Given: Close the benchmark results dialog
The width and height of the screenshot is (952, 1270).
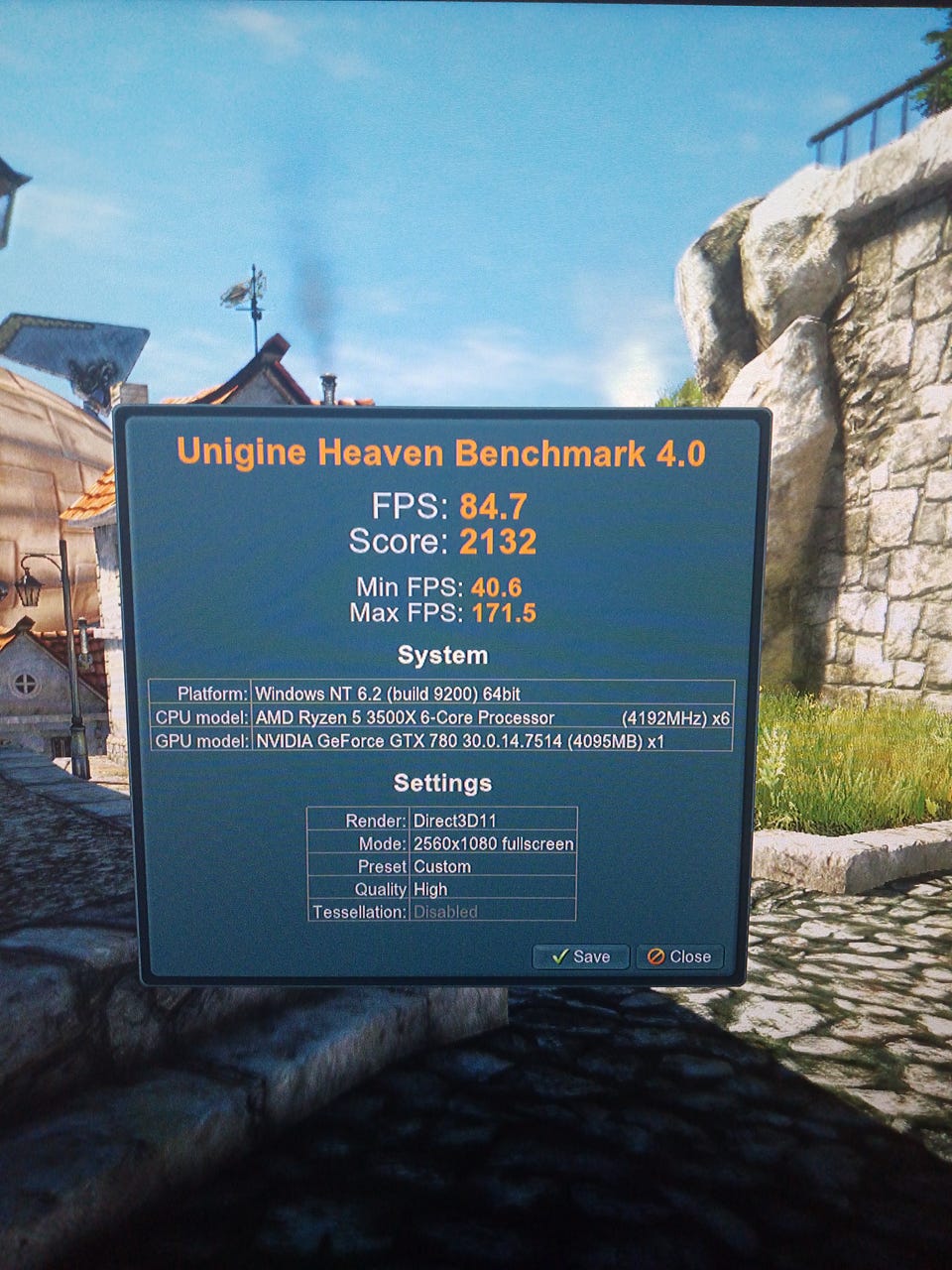Looking at the screenshot, I should (x=679, y=956).
